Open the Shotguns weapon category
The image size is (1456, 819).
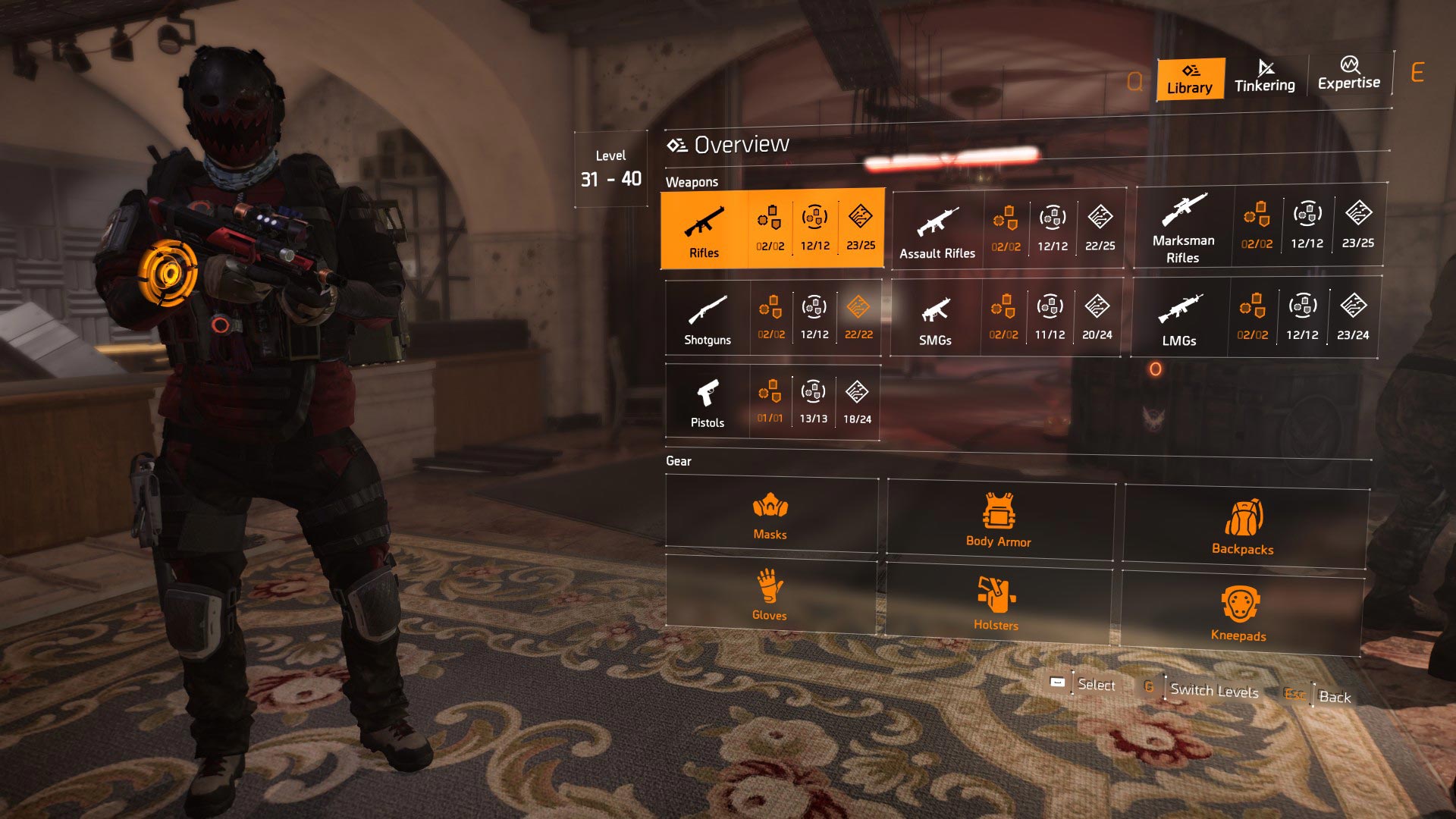tap(708, 318)
